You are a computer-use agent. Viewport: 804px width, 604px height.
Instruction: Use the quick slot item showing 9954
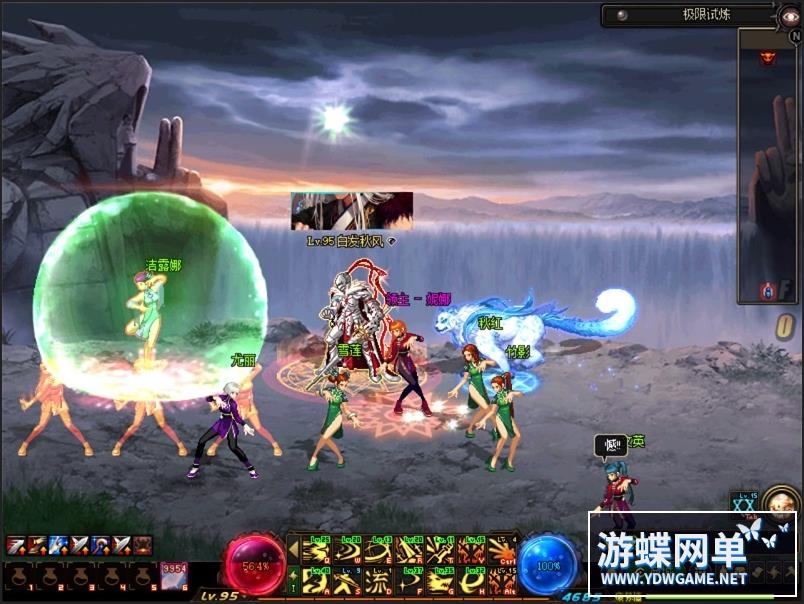[174, 576]
